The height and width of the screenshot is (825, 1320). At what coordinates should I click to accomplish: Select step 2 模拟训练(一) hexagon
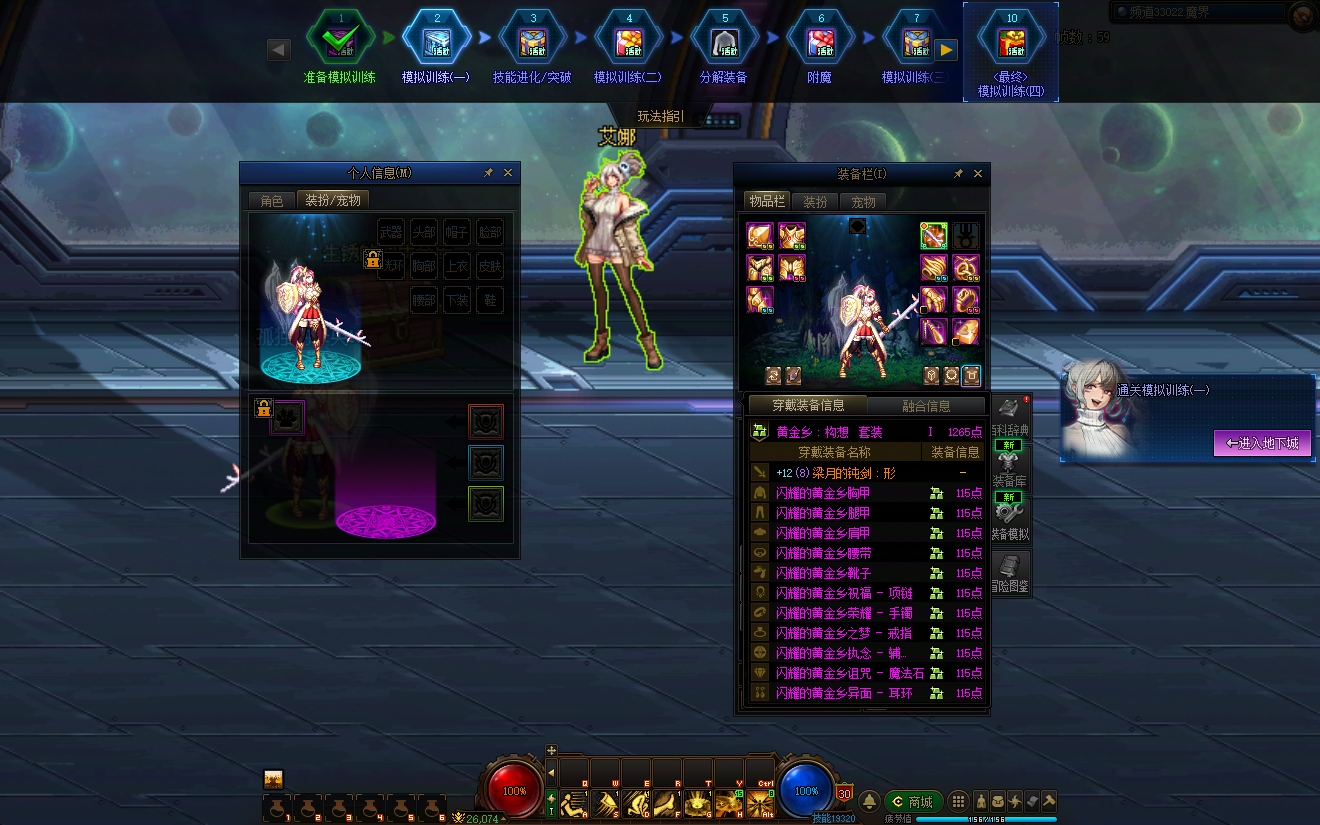(x=436, y=40)
